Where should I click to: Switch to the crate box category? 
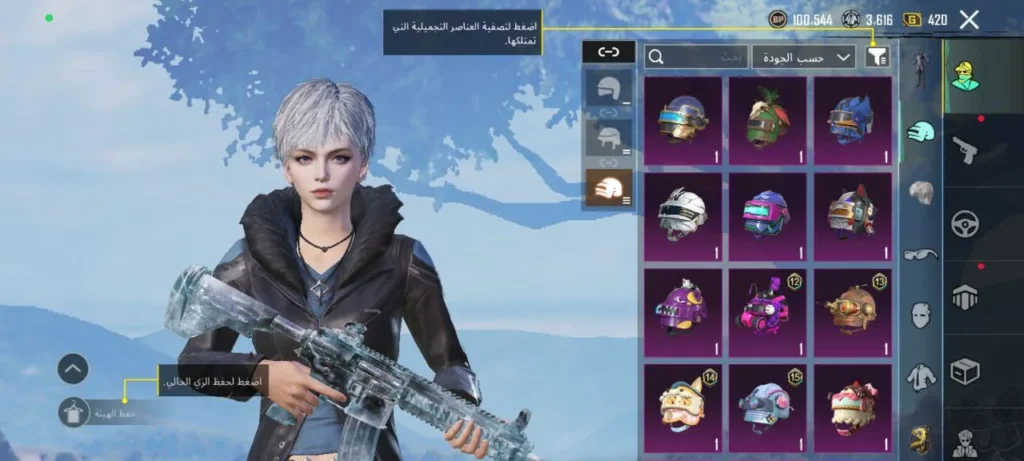pyautogui.click(x=965, y=372)
